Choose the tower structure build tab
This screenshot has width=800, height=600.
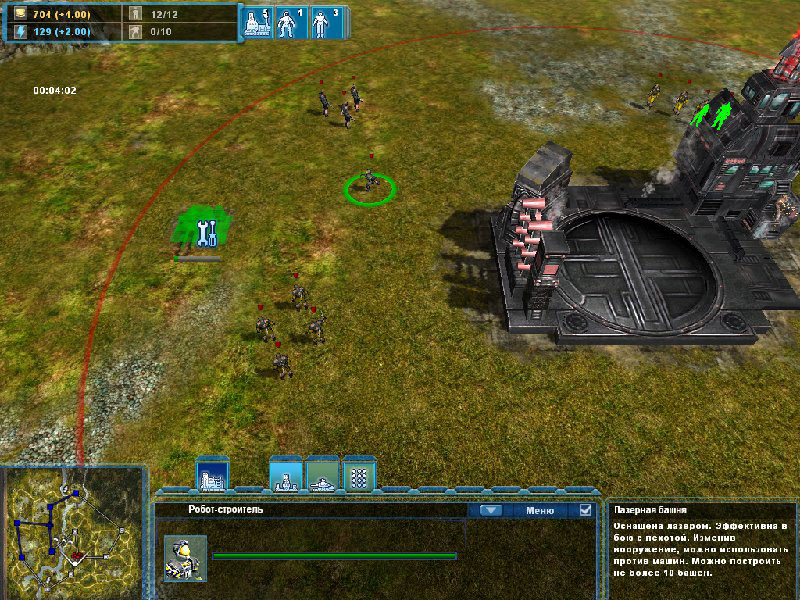click(x=287, y=475)
